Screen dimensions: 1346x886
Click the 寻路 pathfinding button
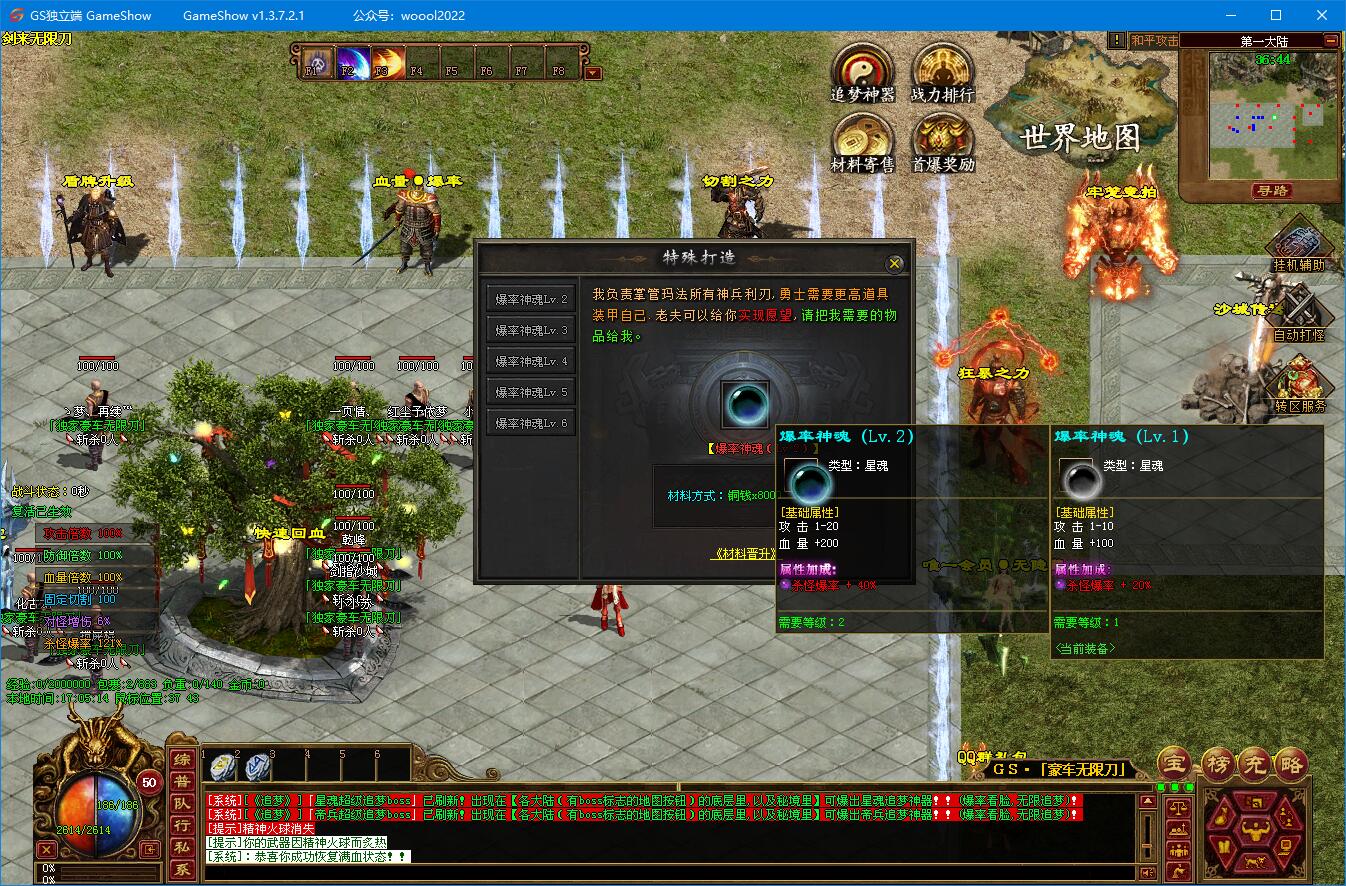click(x=1271, y=190)
